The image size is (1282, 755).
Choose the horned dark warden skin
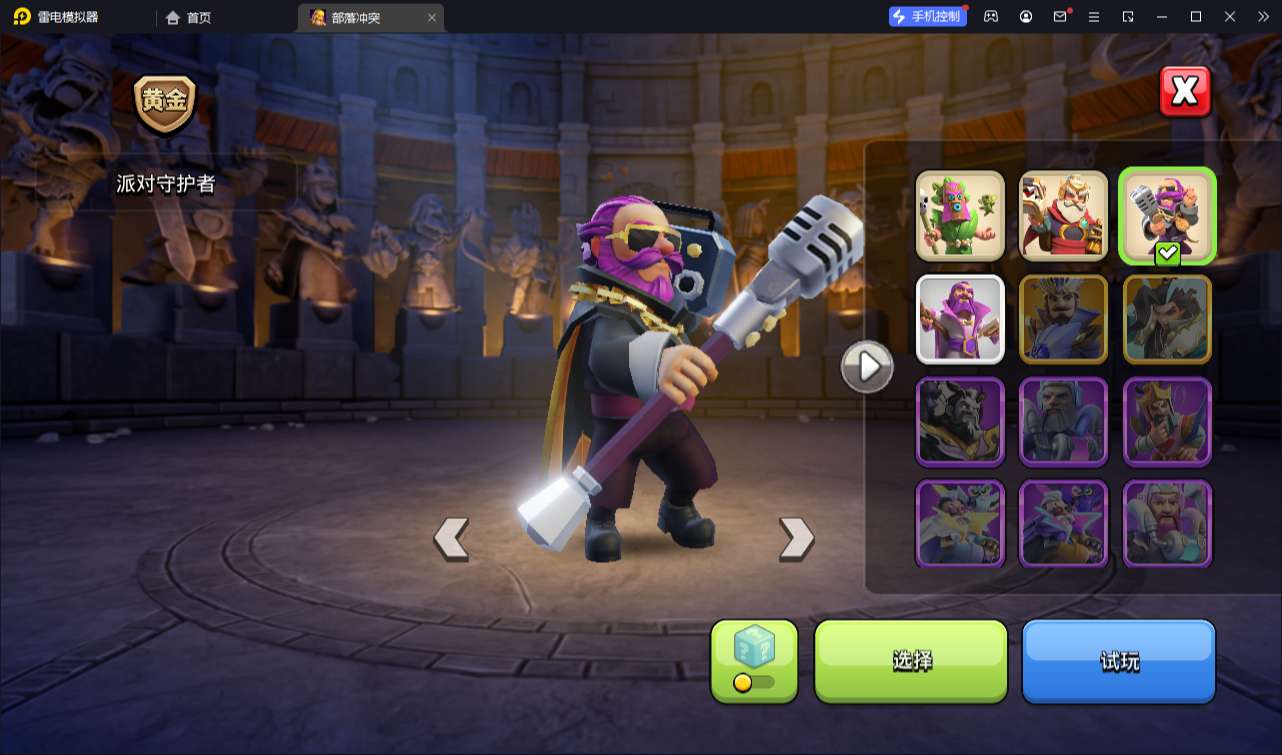pyautogui.click(x=960, y=421)
